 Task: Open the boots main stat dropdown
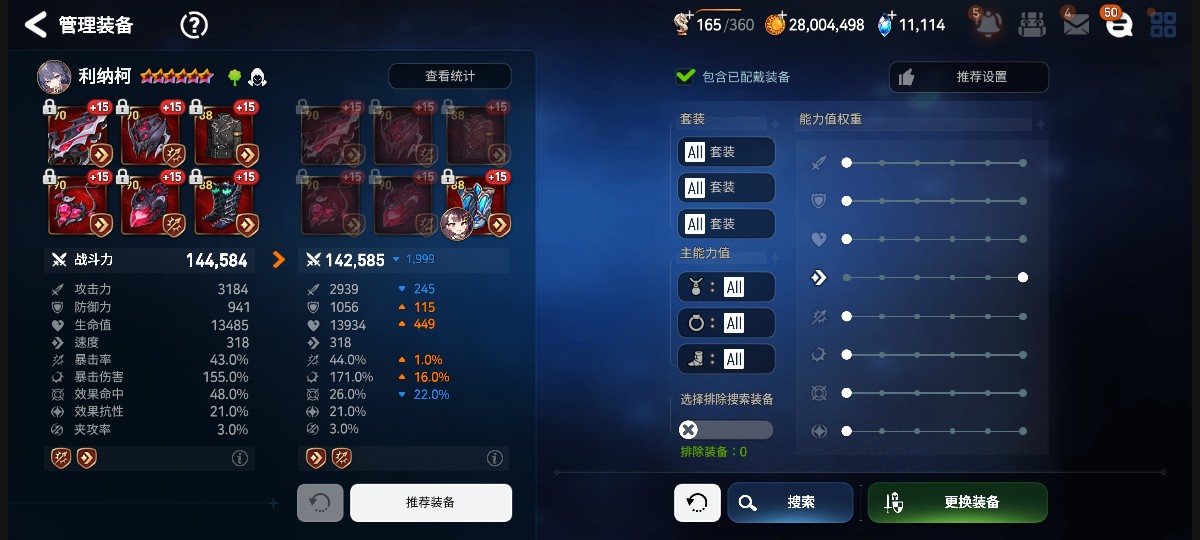pos(726,359)
